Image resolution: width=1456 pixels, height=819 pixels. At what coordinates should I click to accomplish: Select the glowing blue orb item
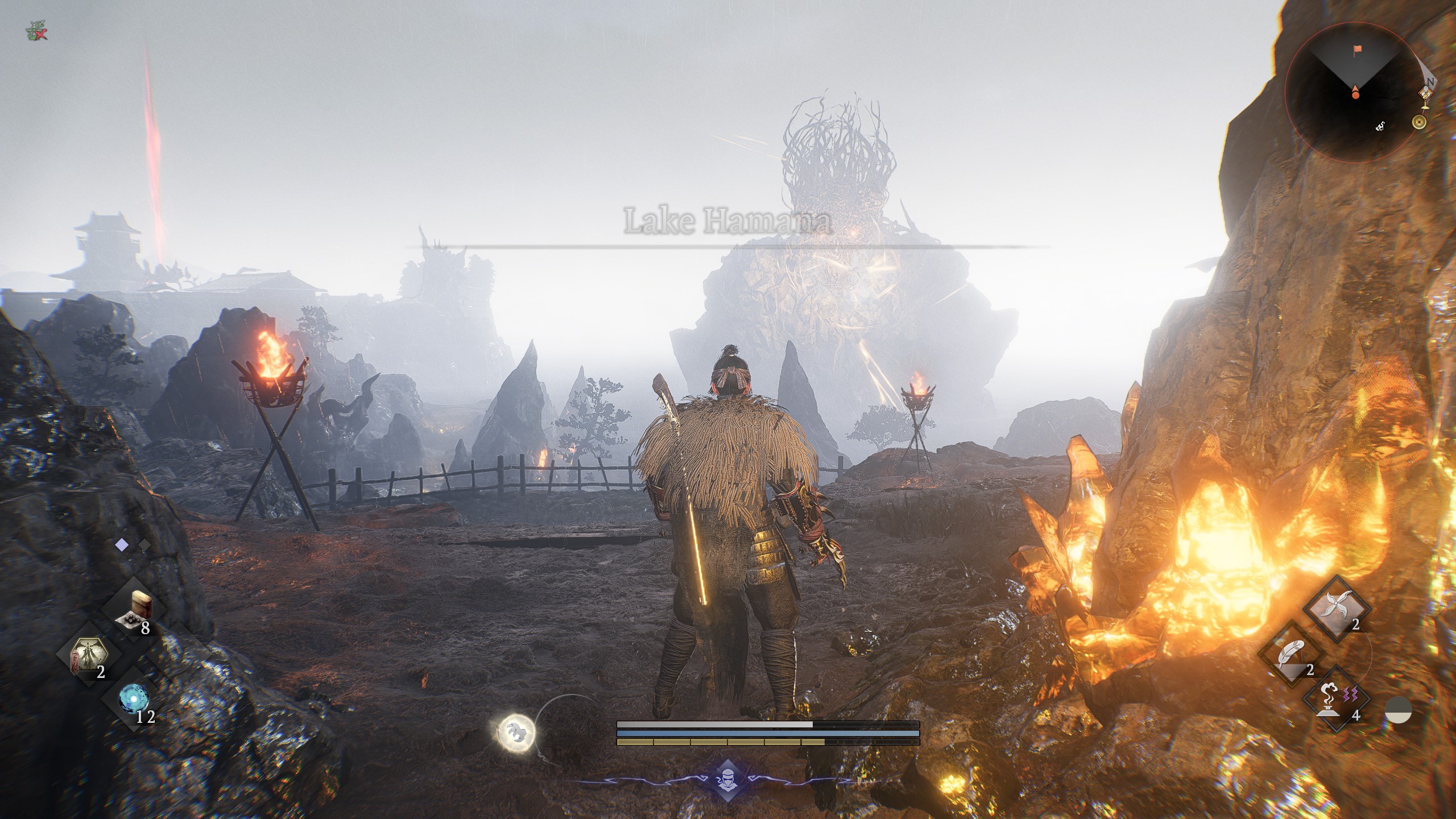click(134, 700)
